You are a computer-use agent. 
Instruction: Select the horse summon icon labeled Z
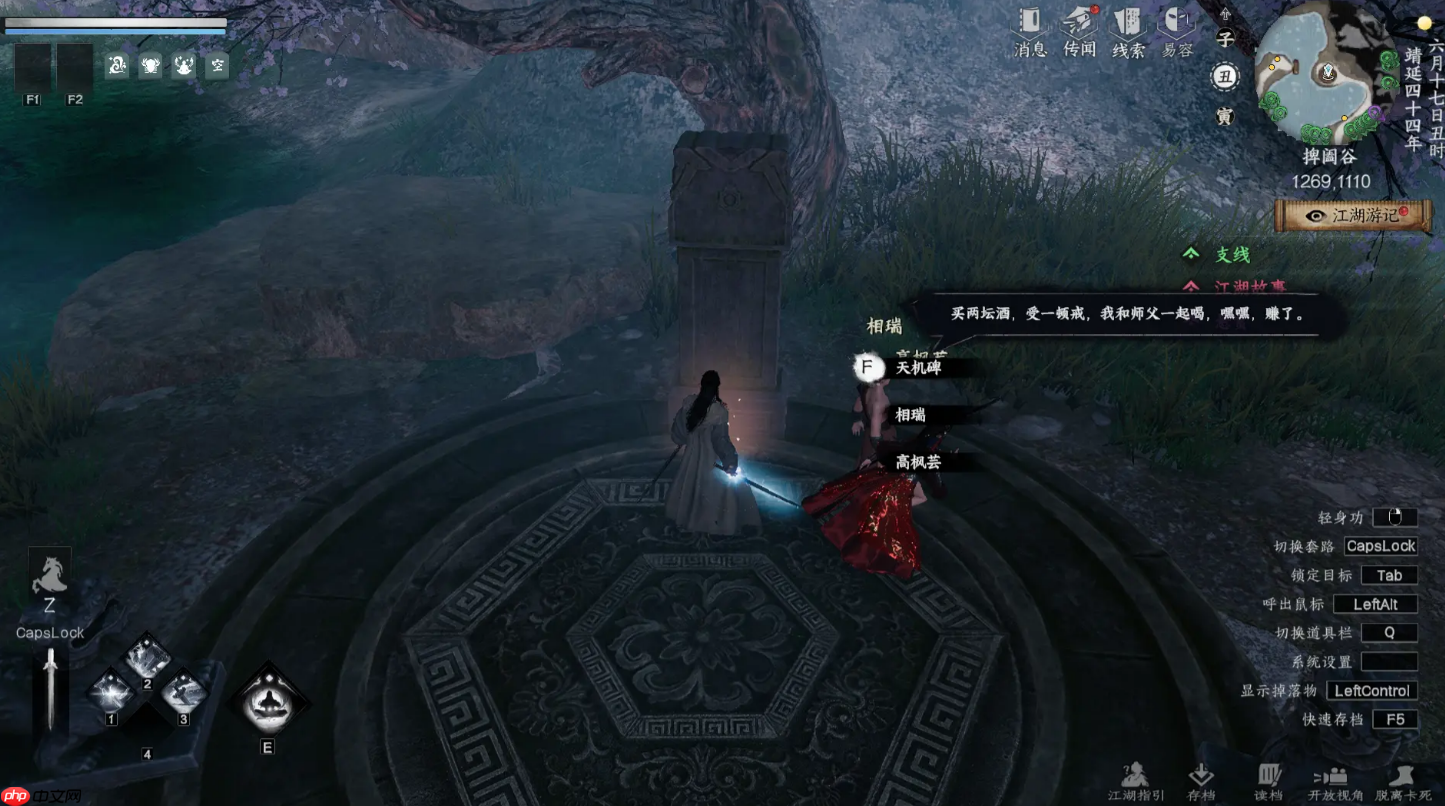[49, 574]
